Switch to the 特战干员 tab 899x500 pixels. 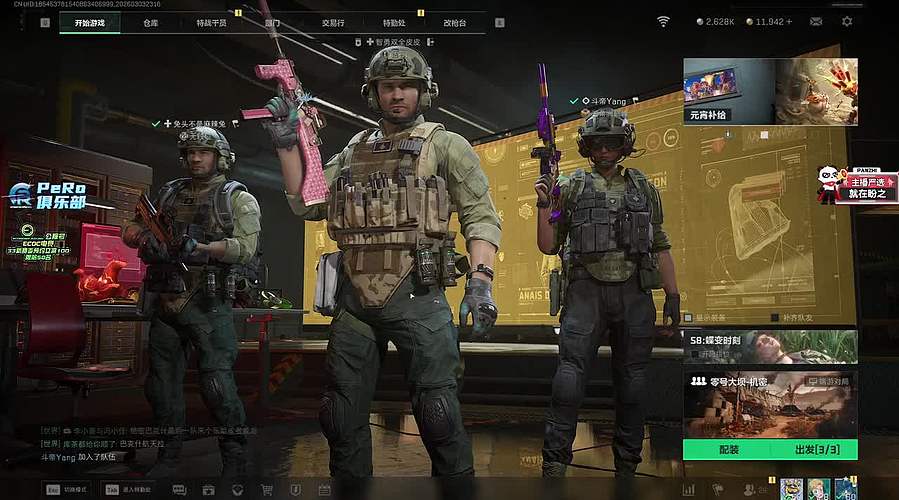[211, 21]
